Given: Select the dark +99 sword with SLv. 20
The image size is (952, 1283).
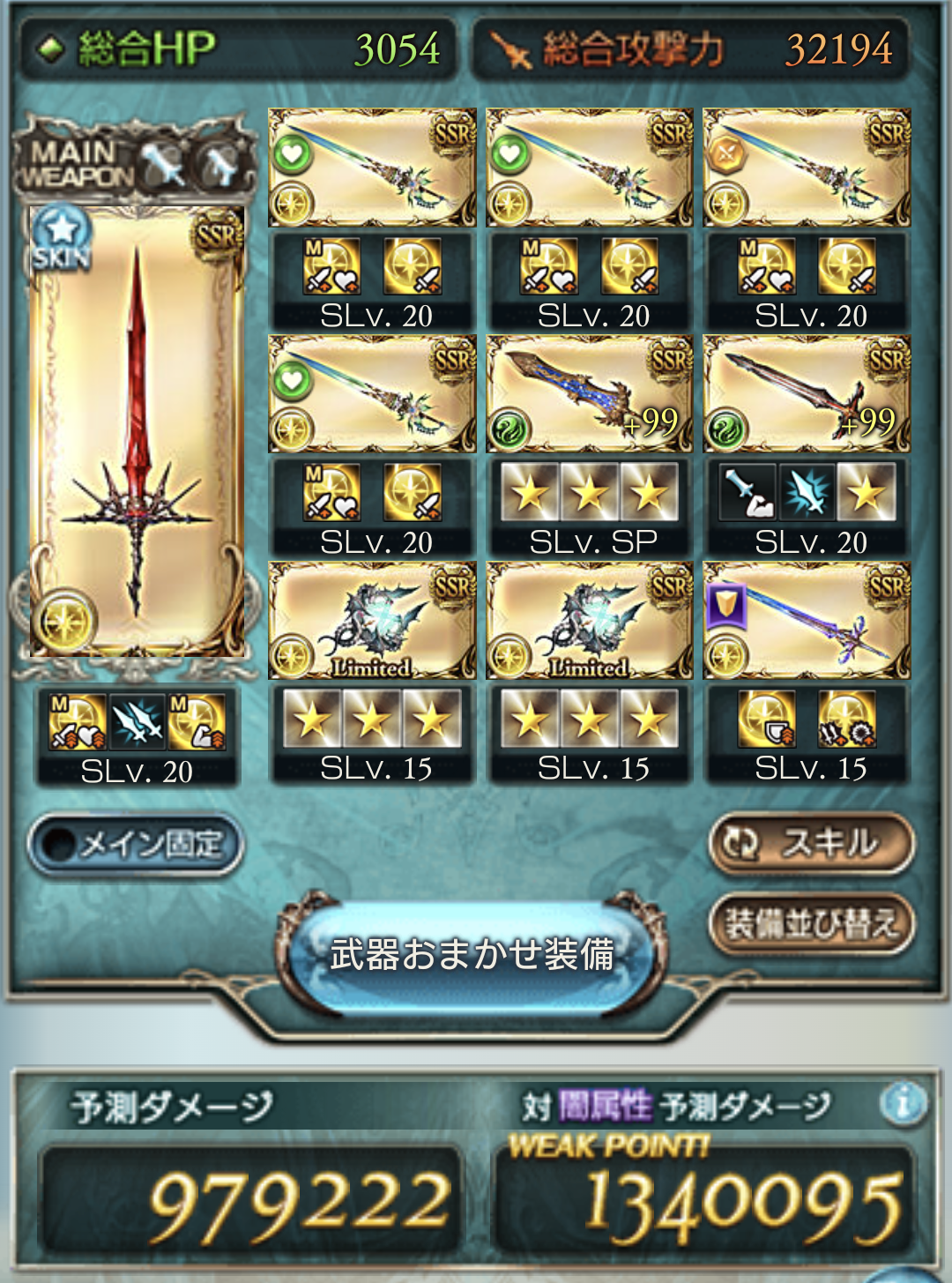Looking at the screenshot, I should tap(807, 394).
